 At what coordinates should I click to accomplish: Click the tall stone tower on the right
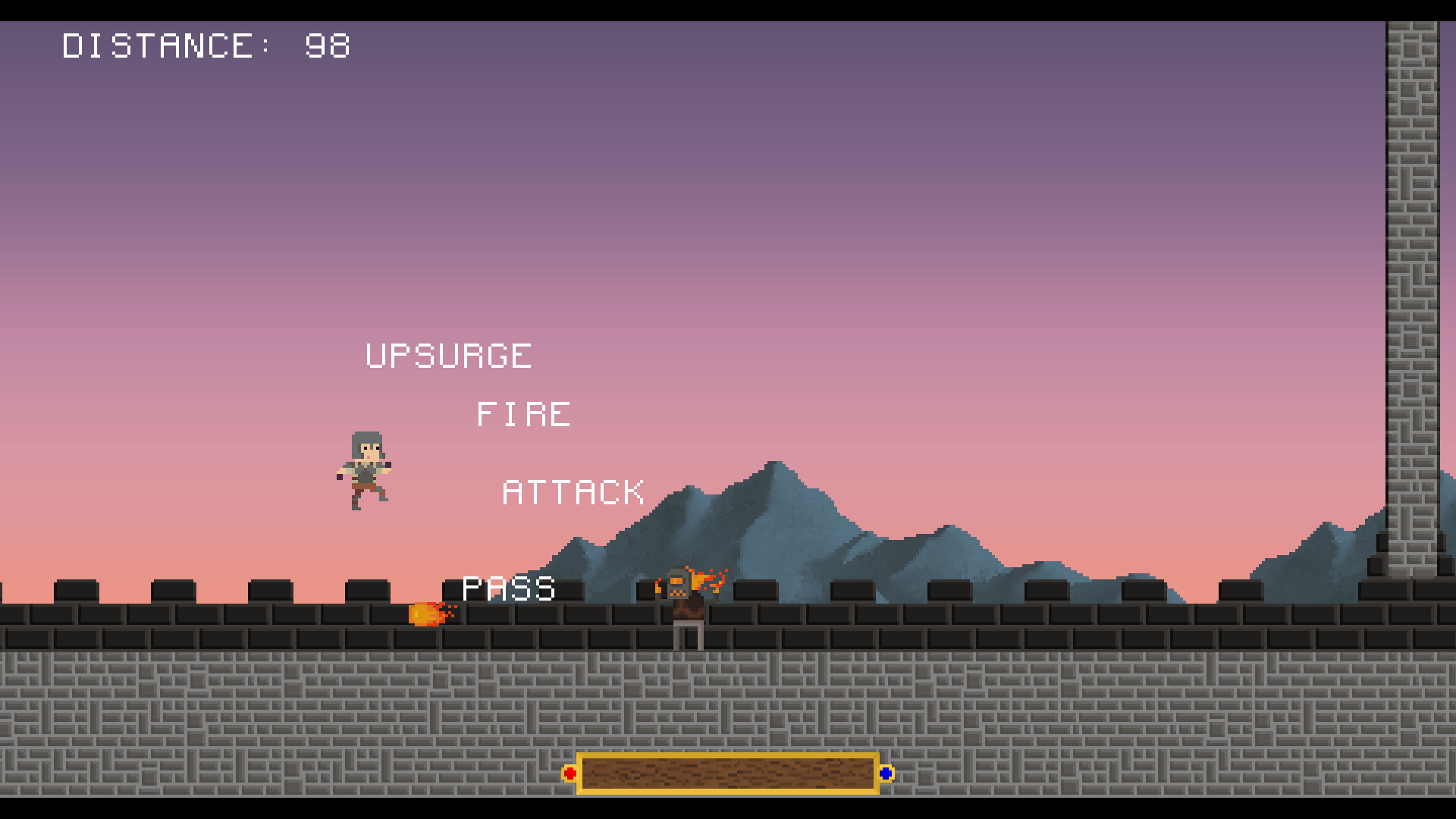click(x=1410, y=303)
